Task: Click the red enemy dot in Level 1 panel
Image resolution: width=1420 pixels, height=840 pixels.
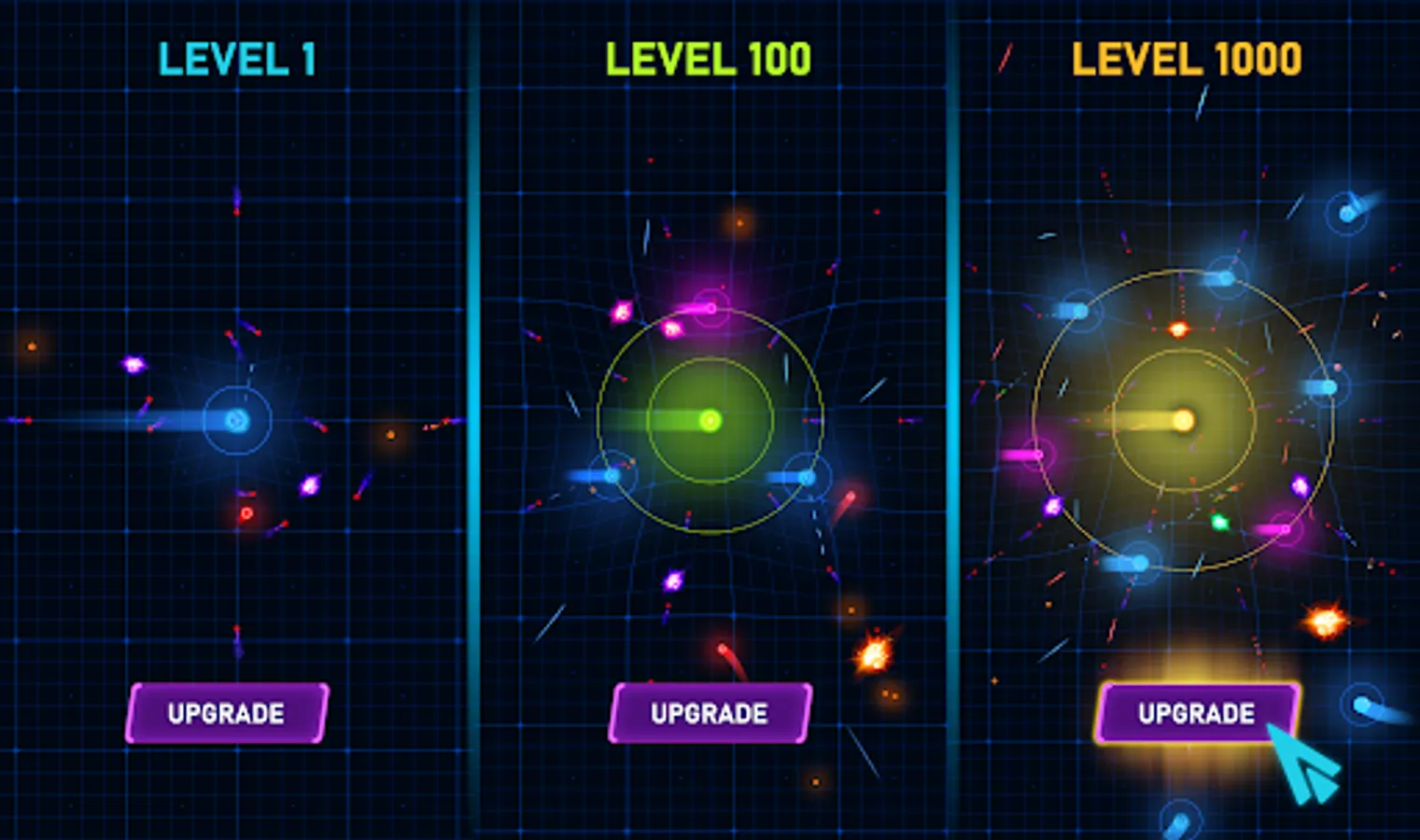Action: [x=245, y=511]
